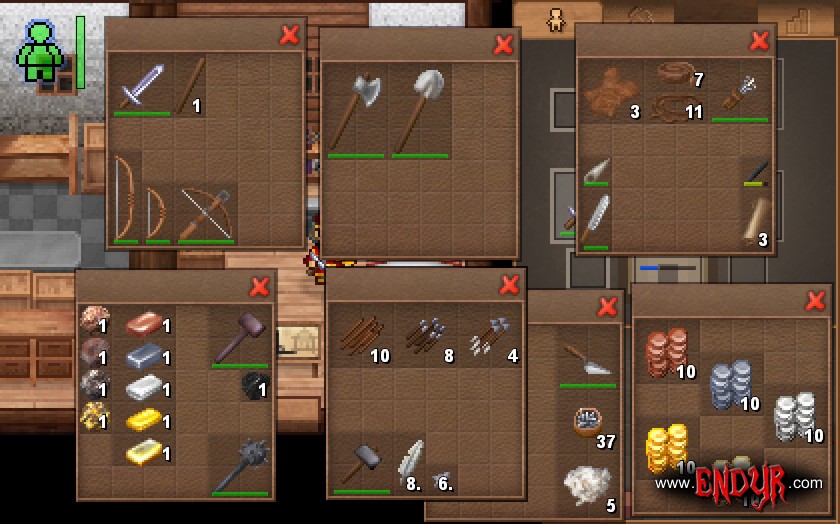This screenshot has width=840, height=524.
Task: Close the ore and ingot container
Action: (260, 288)
